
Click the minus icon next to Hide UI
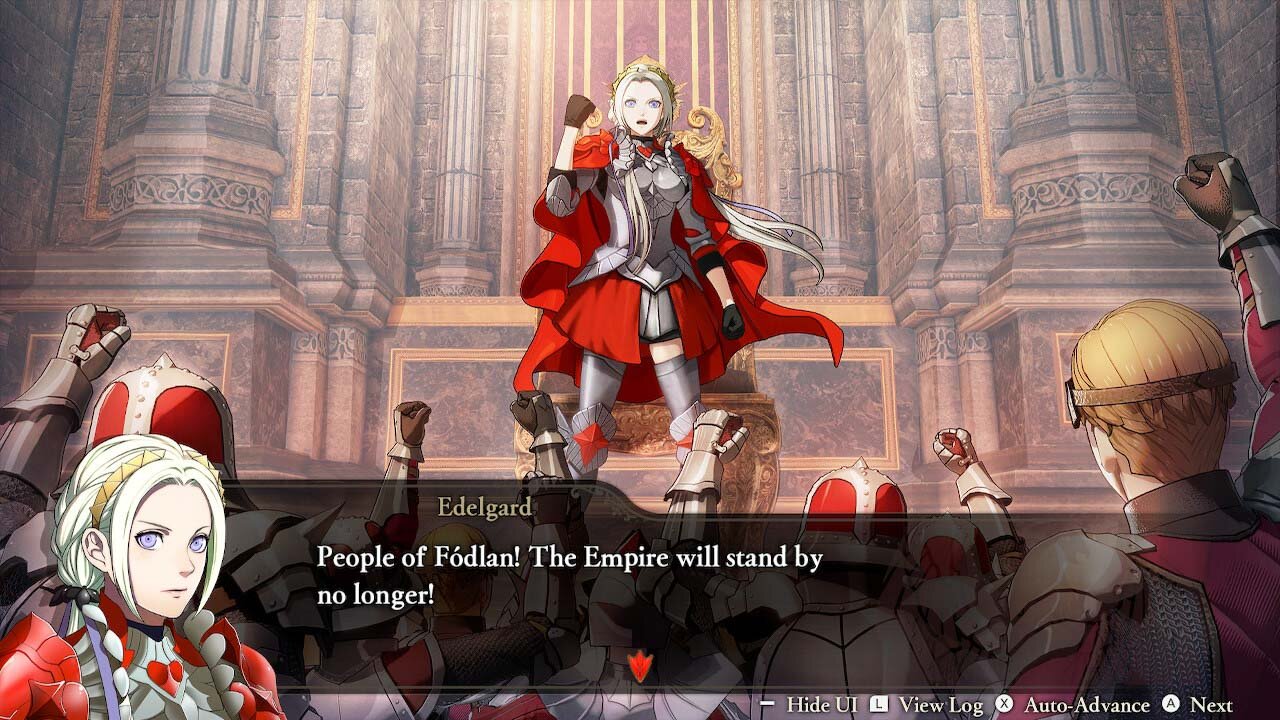[767, 702]
